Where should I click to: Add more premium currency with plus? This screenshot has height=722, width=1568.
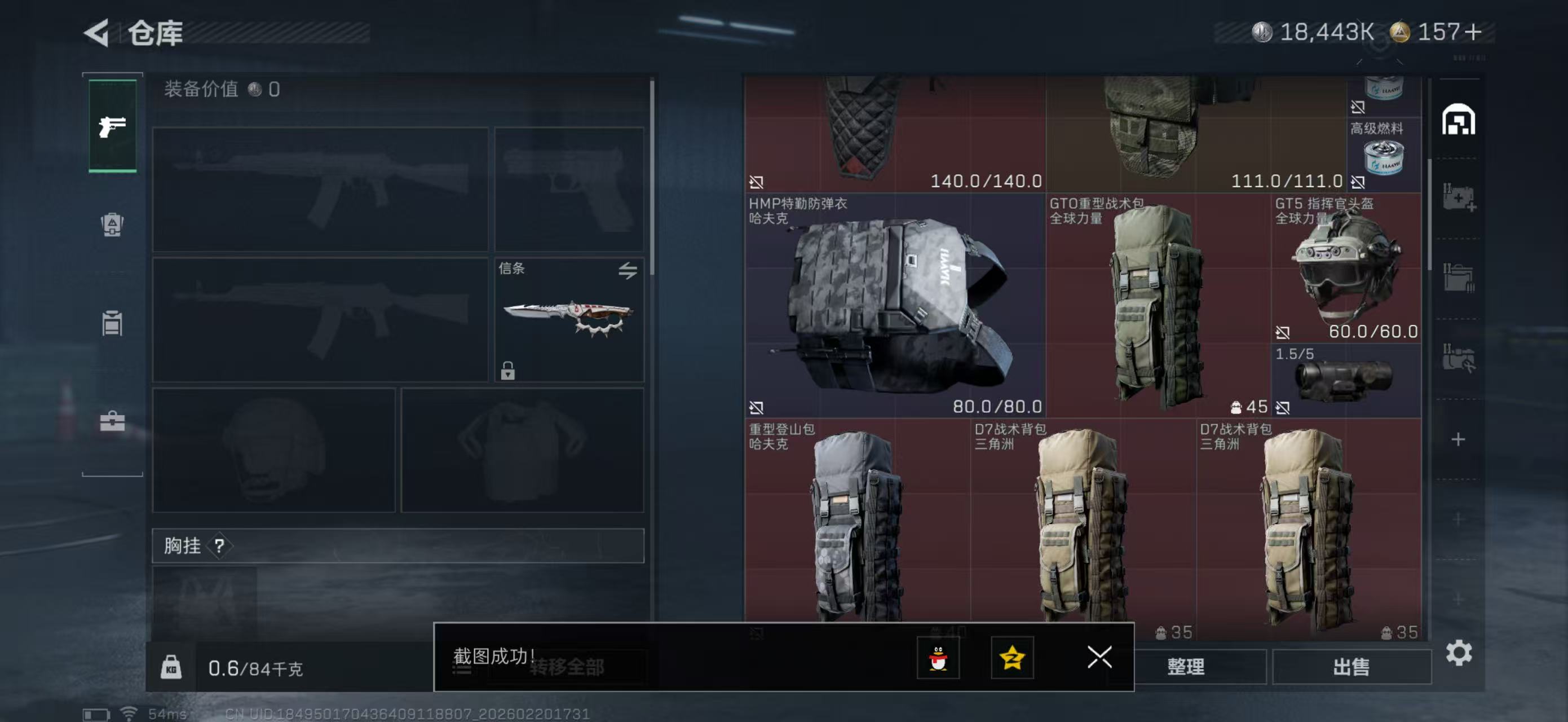1474,32
